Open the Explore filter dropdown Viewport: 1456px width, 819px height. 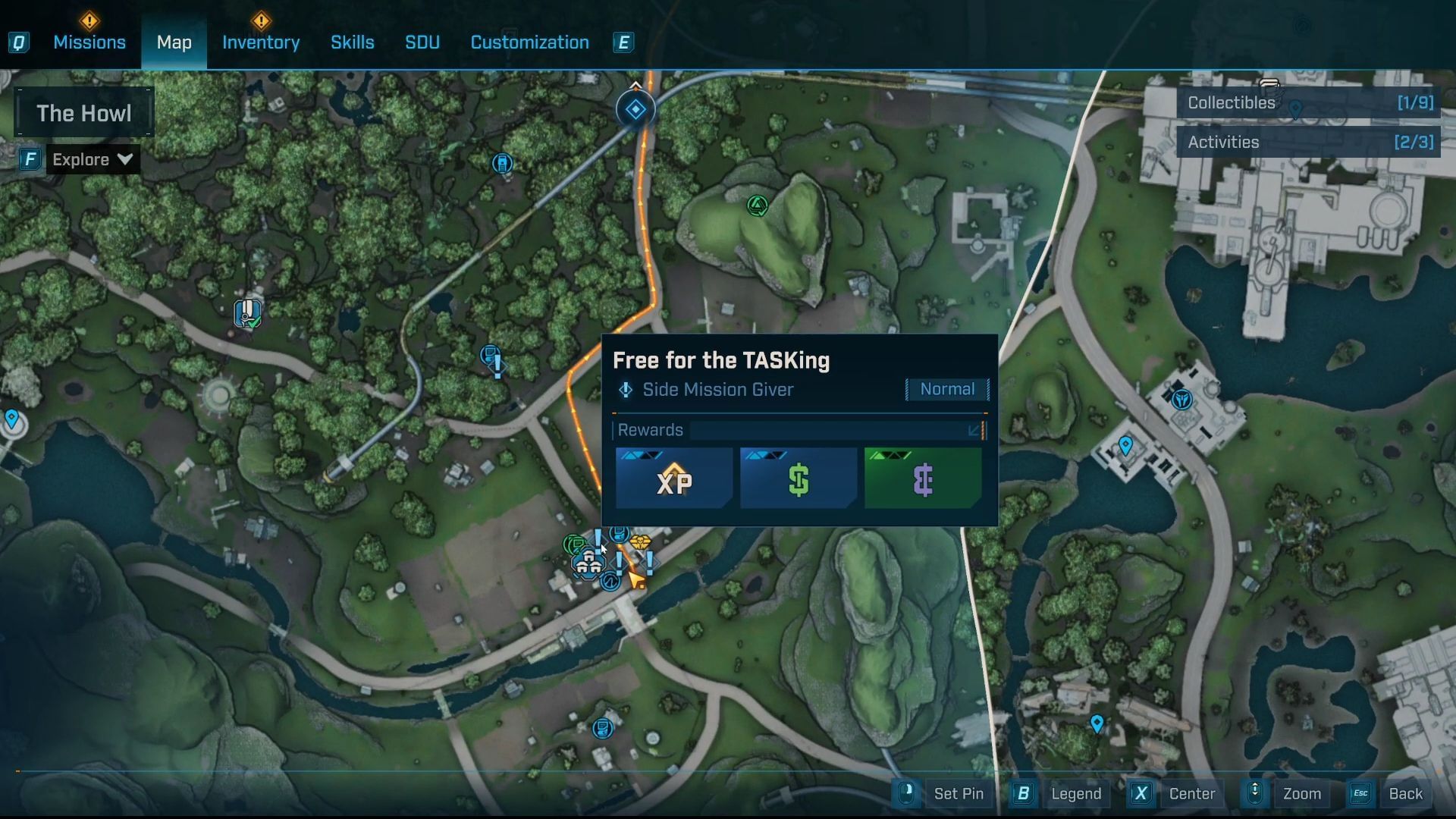click(93, 159)
